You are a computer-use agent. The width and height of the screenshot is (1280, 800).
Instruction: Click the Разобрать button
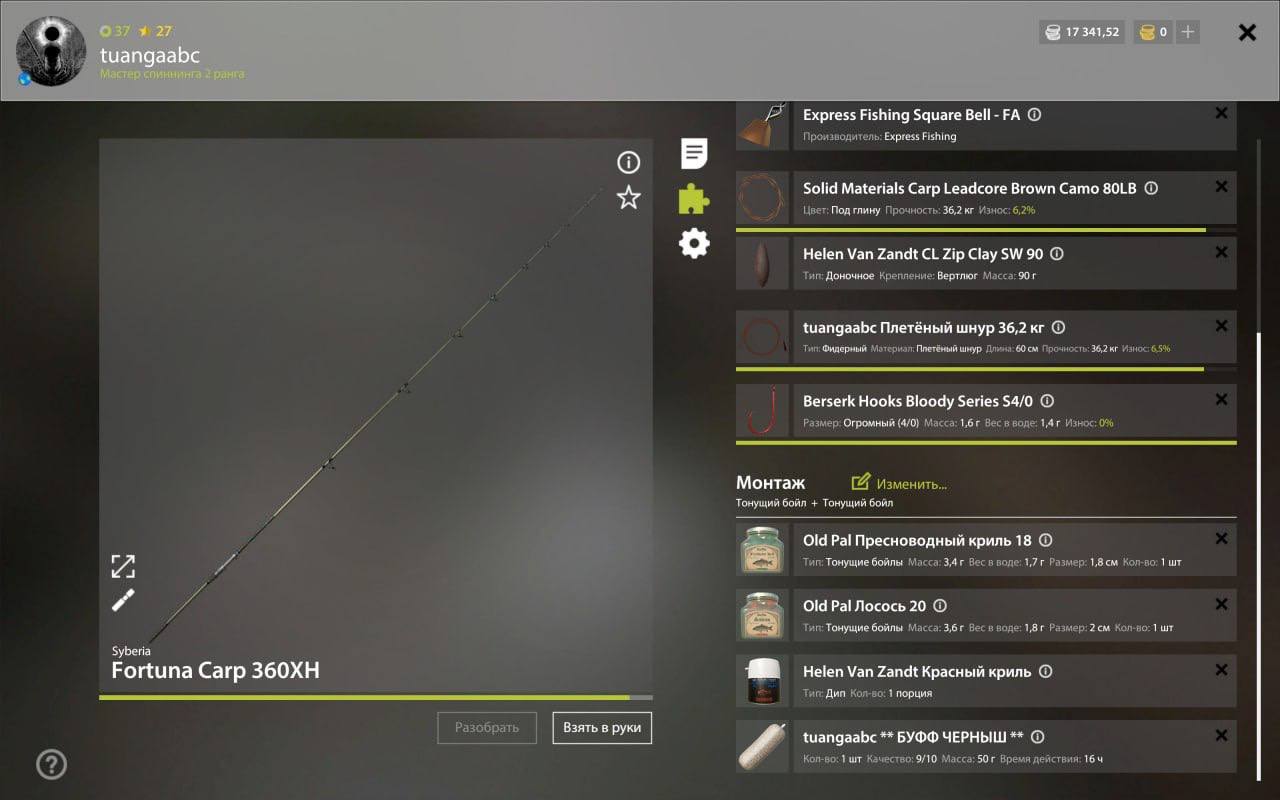pos(487,728)
